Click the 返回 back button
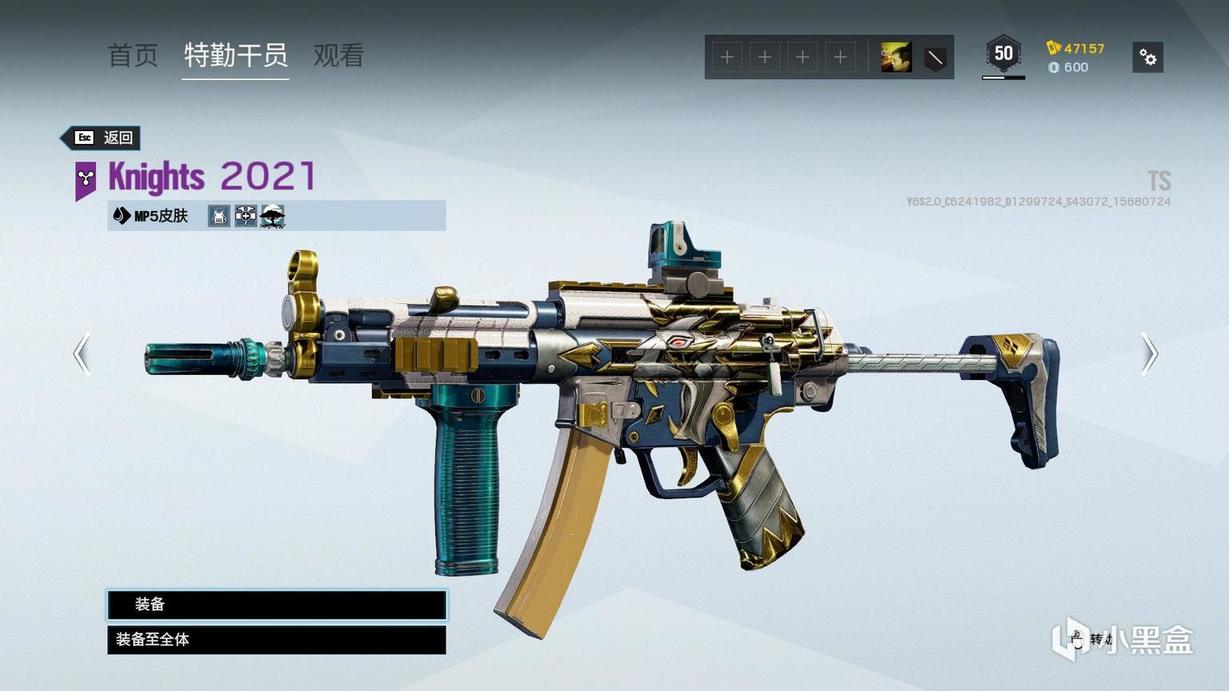Image resolution: width=1229 pixels, height=691 pixels. [101, 138]
